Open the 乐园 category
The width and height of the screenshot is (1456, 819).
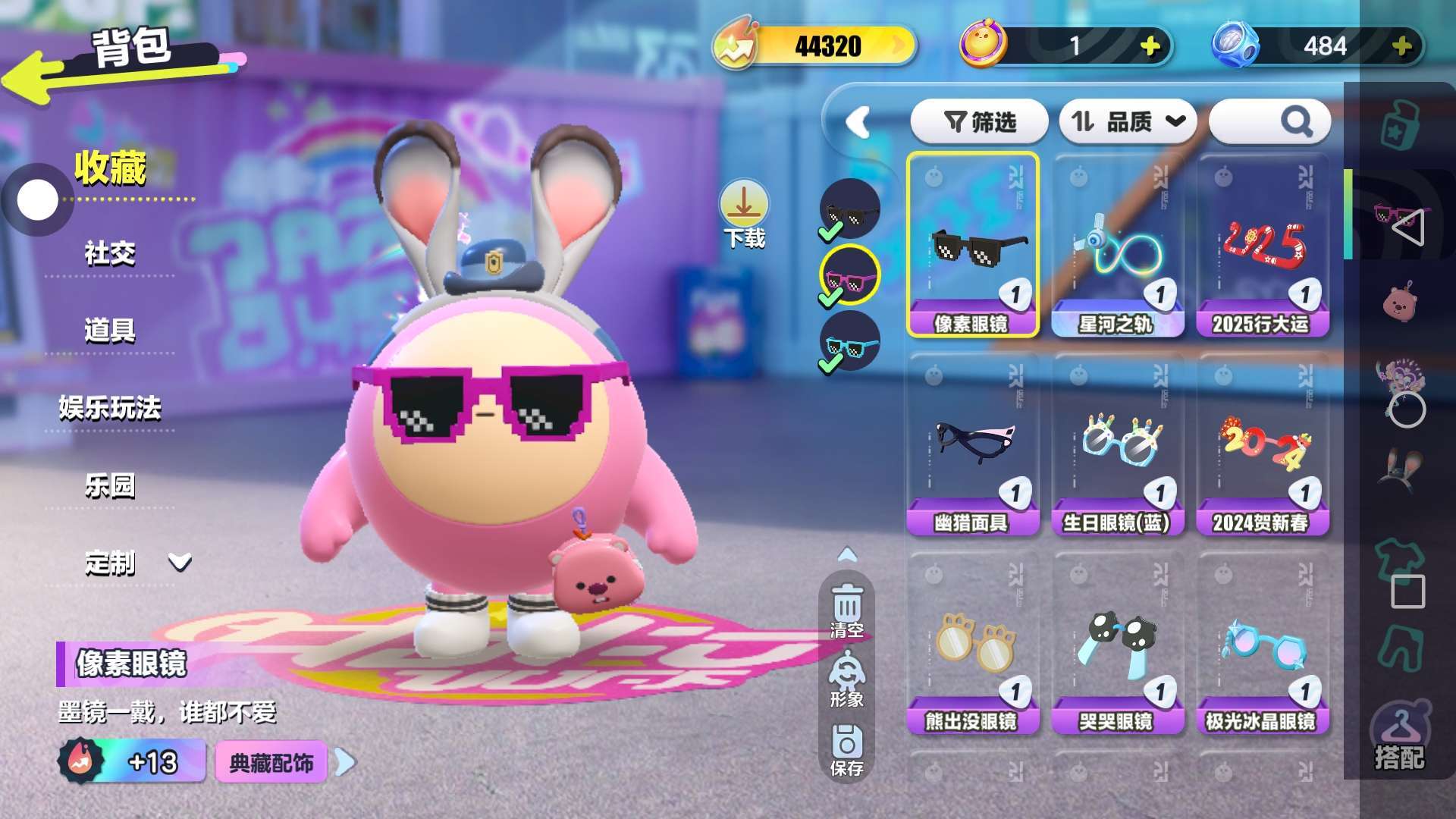tap(110, 485)
